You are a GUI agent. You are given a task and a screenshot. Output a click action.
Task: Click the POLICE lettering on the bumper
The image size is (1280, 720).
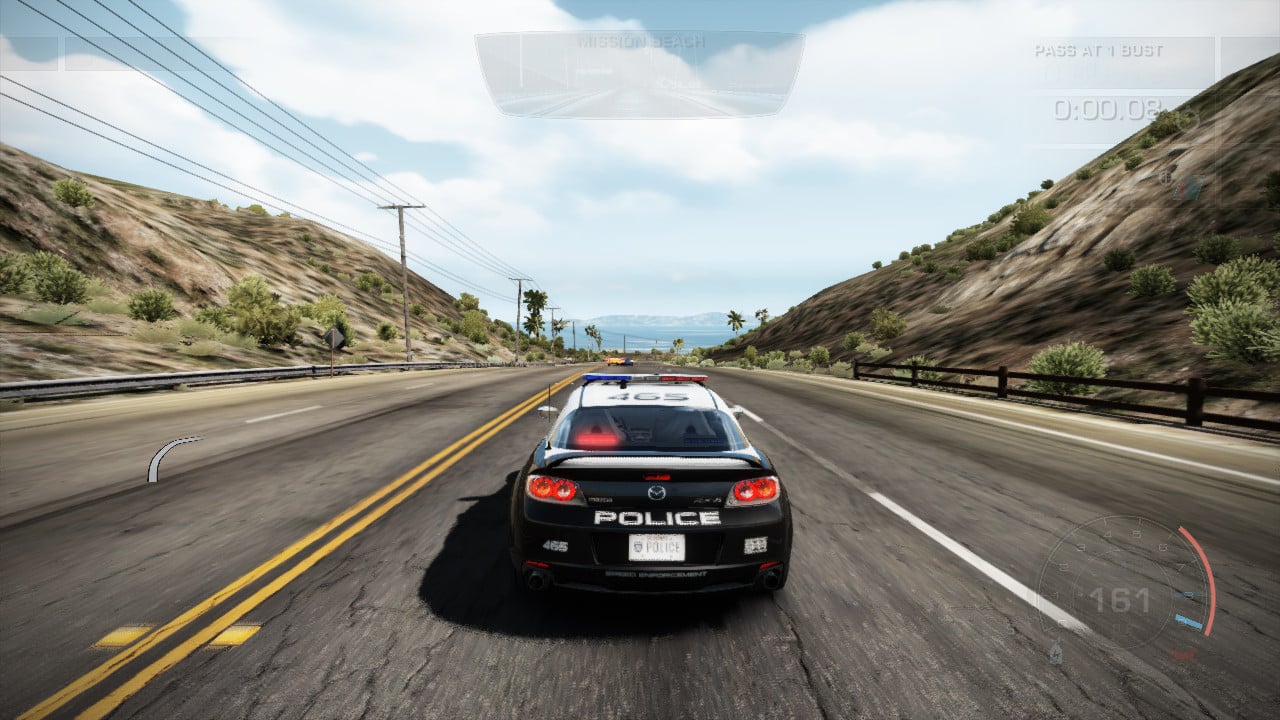(655, 516)
